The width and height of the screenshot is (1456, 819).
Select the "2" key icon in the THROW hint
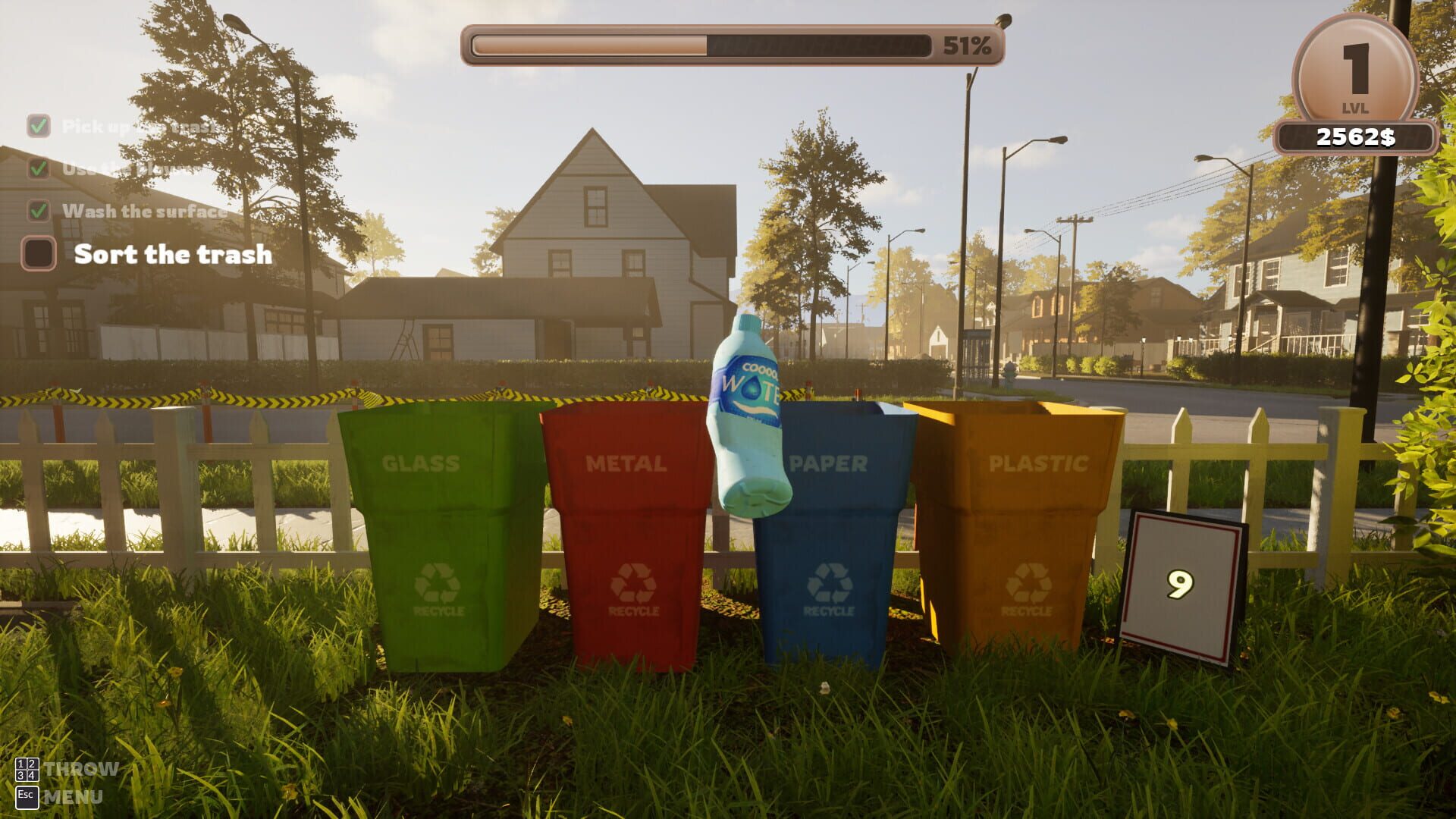point(32,764)
